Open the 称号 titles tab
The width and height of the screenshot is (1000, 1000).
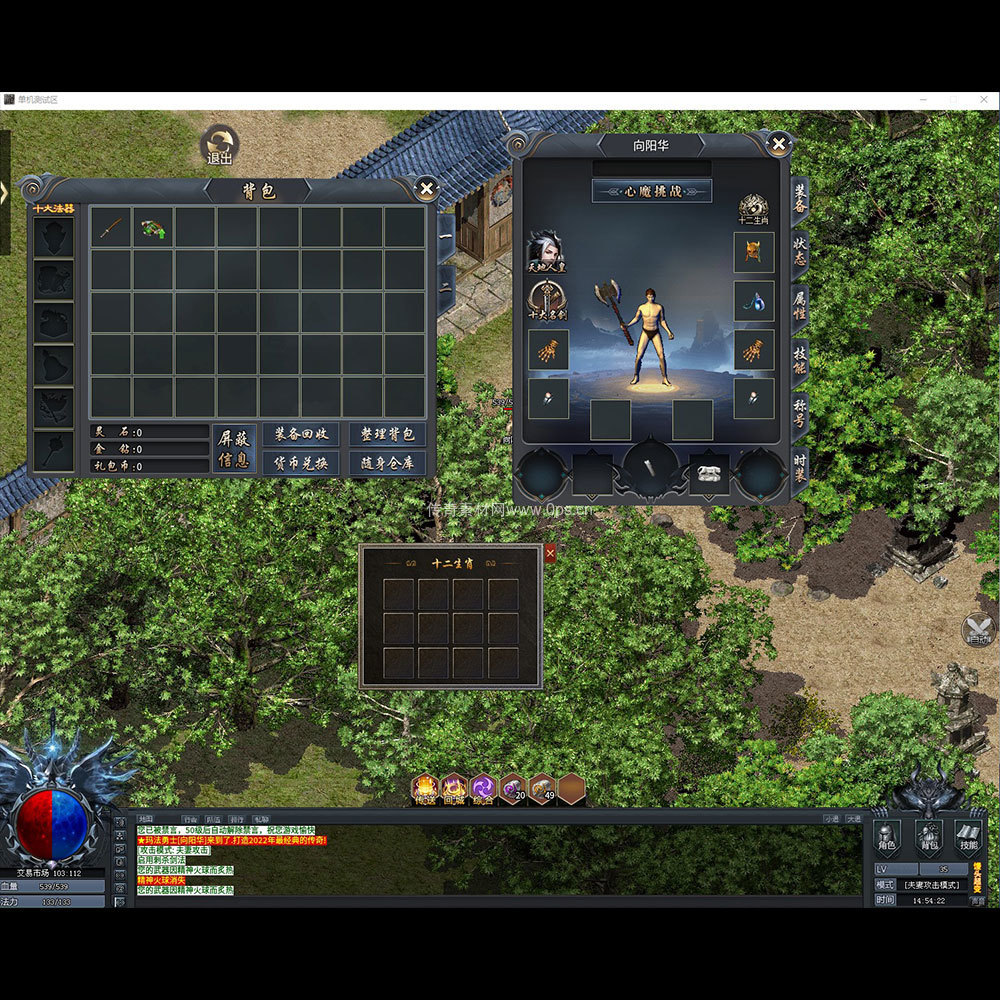(800, 412)
